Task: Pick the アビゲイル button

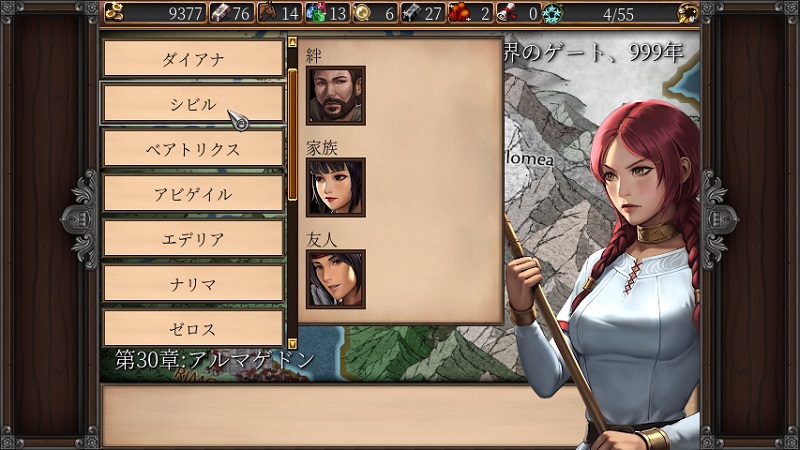Action: [x=193, y=193]
